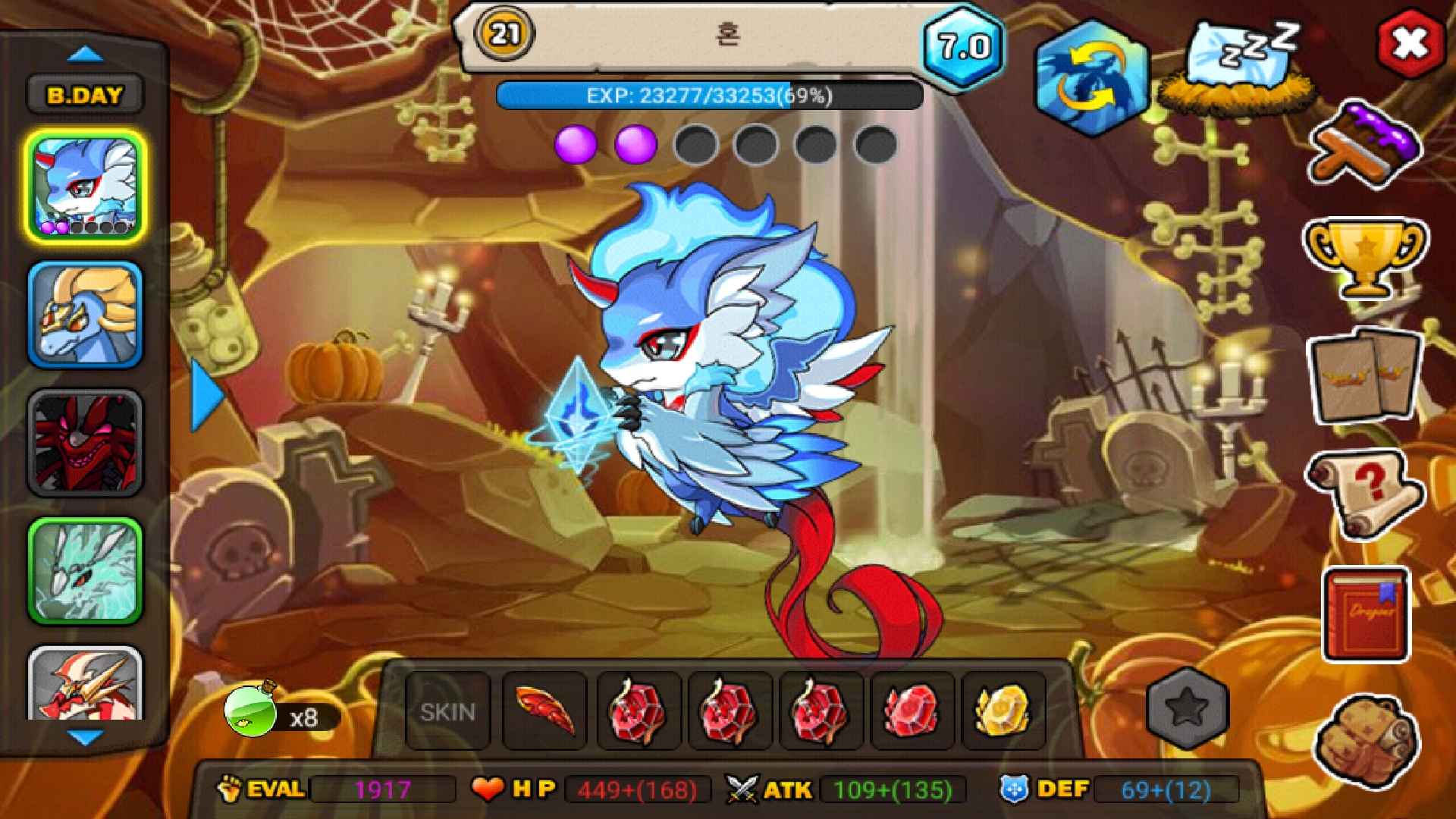Open the SKIN slot
Viewport: 1456px width, 819px height.
(447, 712)
